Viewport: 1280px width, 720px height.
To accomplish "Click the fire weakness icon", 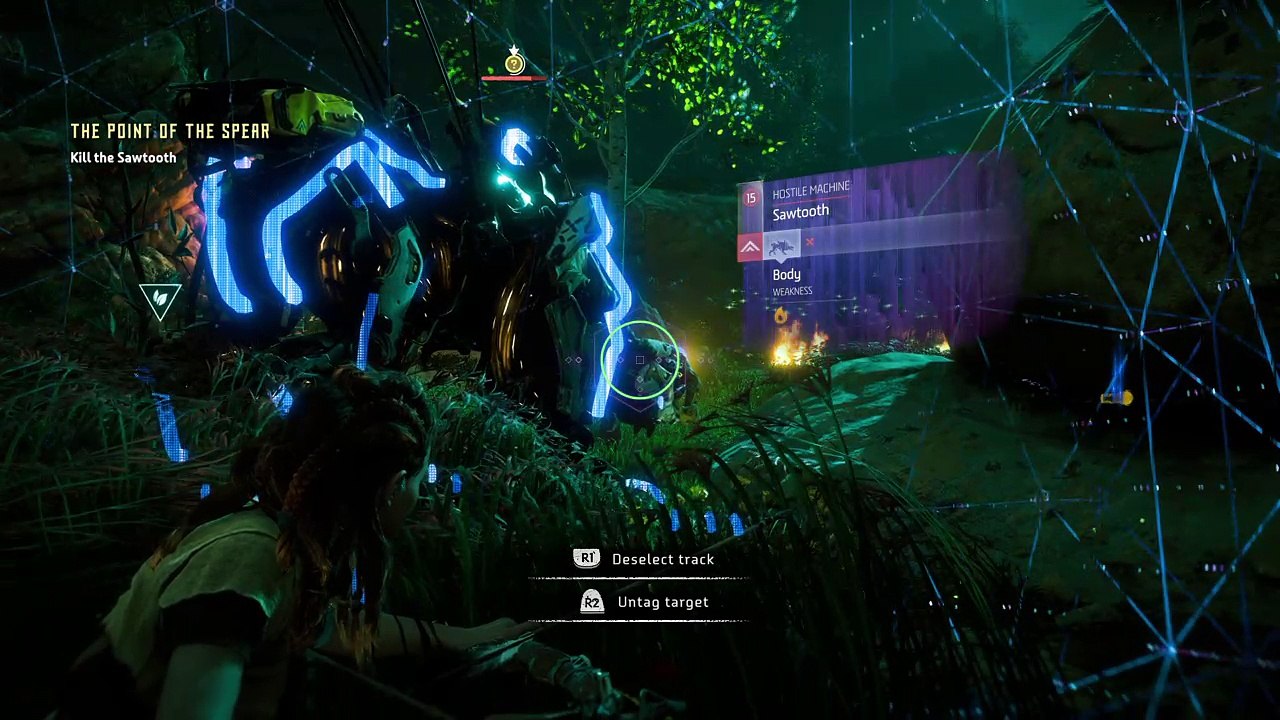I will tap(780, 316).
